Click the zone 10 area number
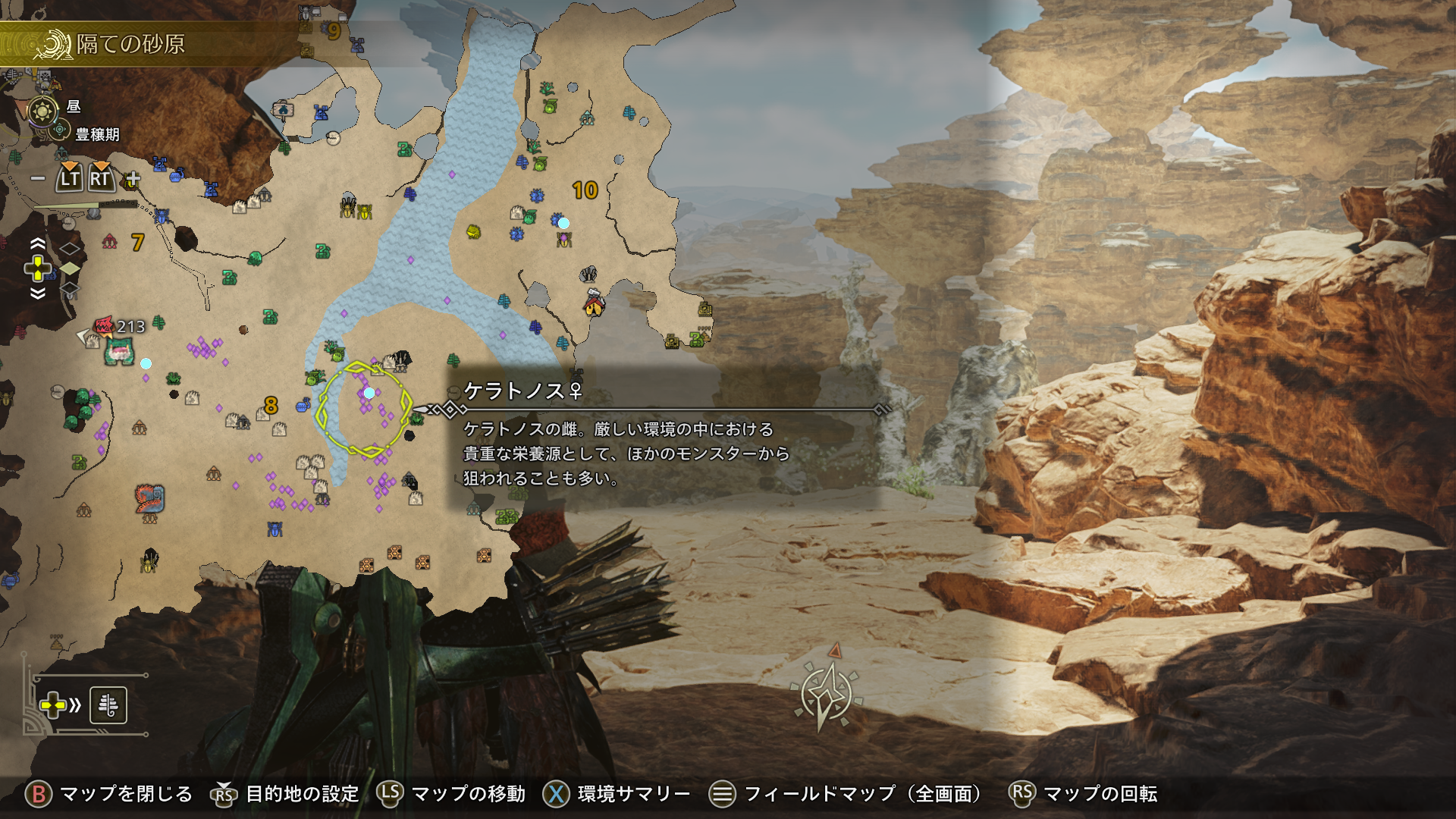1456x819 pixels. 585,190
